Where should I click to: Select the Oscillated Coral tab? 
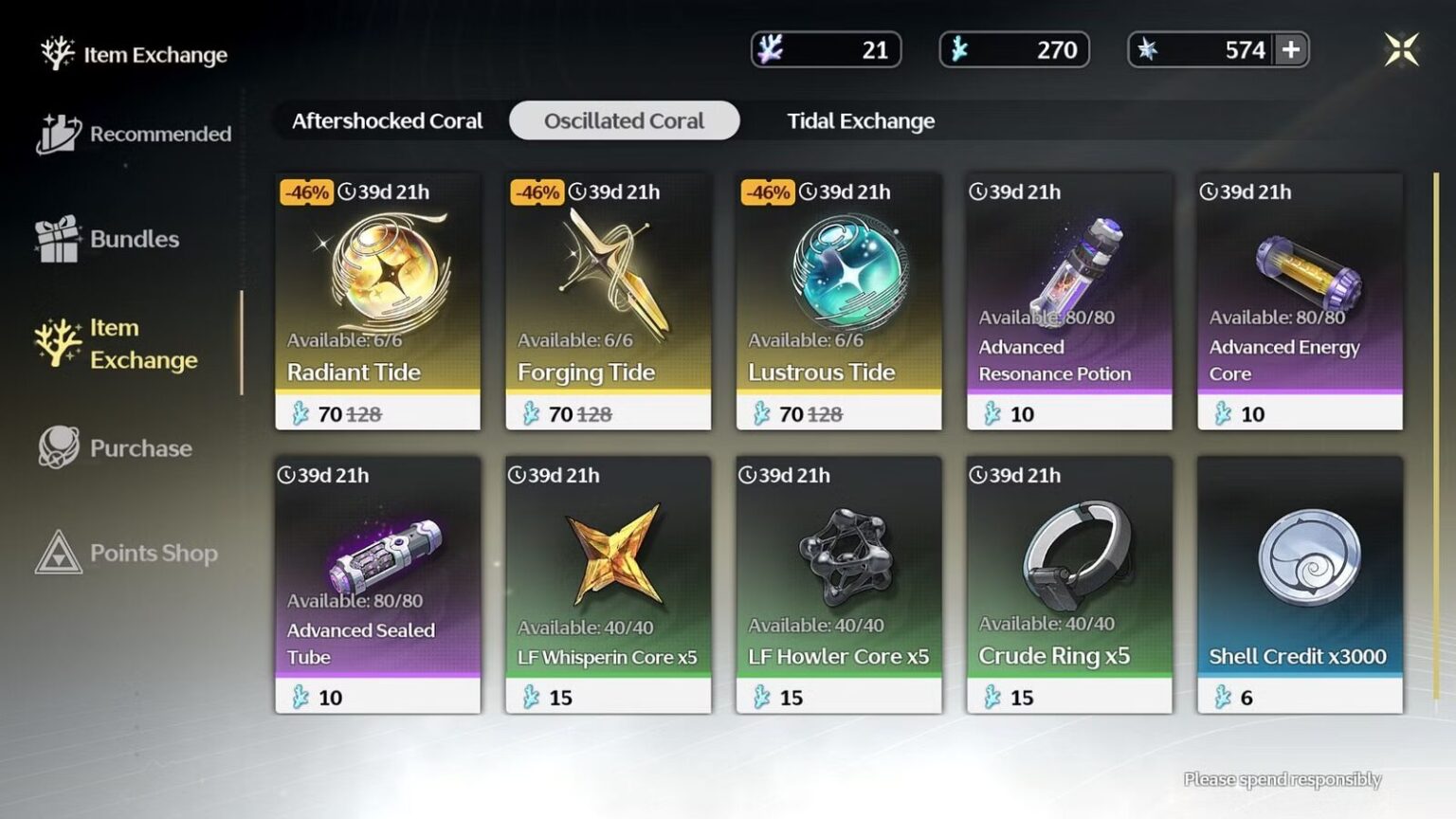point(624,120)
